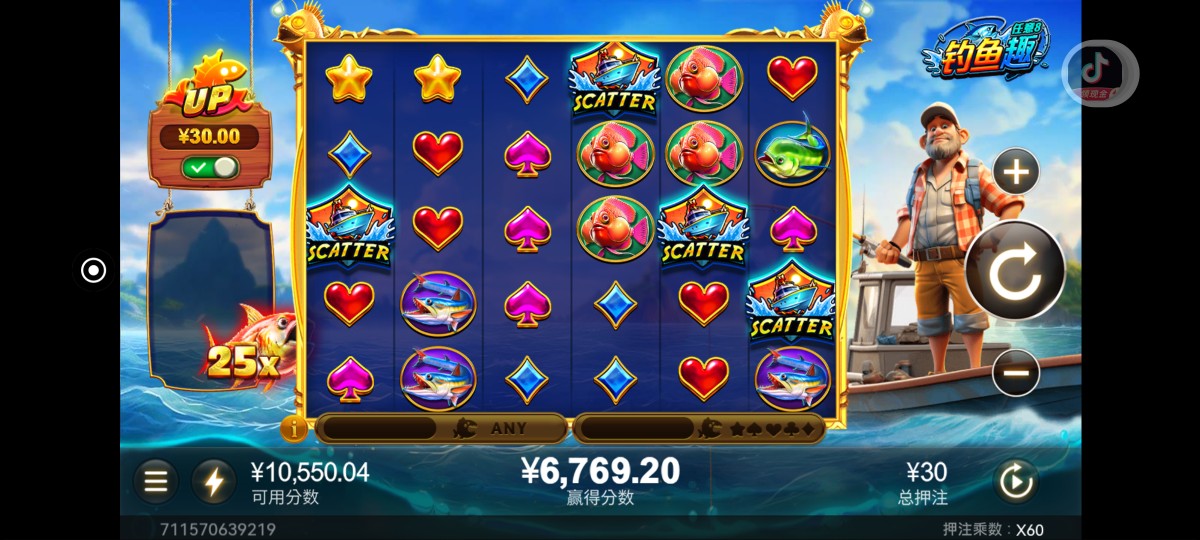Decrease the bet with the minus button
The height and width of the screenshot is (540, 1200).
click(x=1015, y=373)
